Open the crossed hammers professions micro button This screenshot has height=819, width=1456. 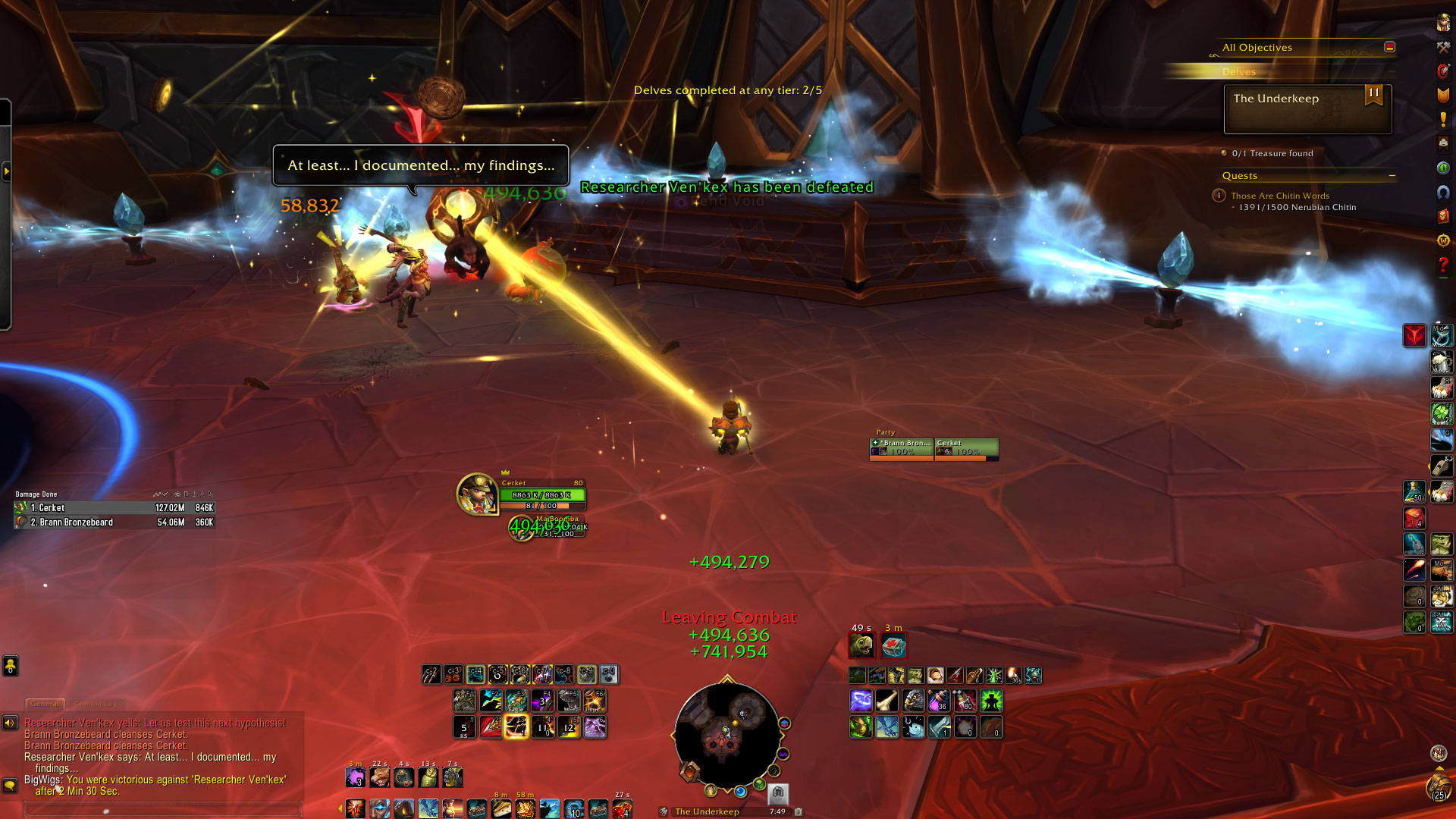coord(1443,47)
